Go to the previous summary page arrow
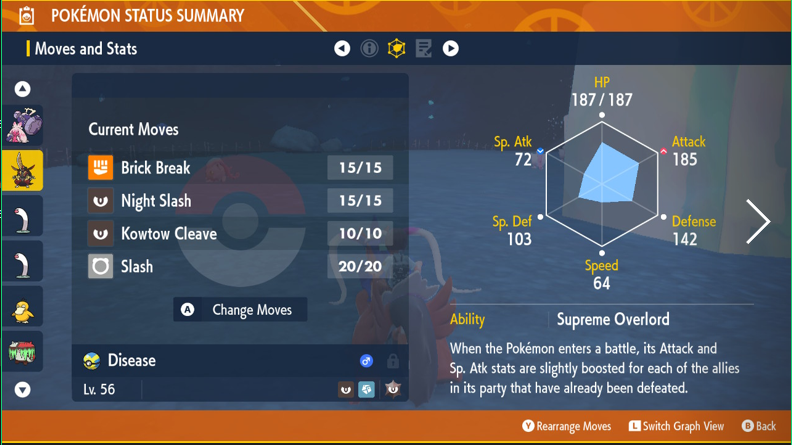This screenshot has height=445, width=792. [342, 48]
